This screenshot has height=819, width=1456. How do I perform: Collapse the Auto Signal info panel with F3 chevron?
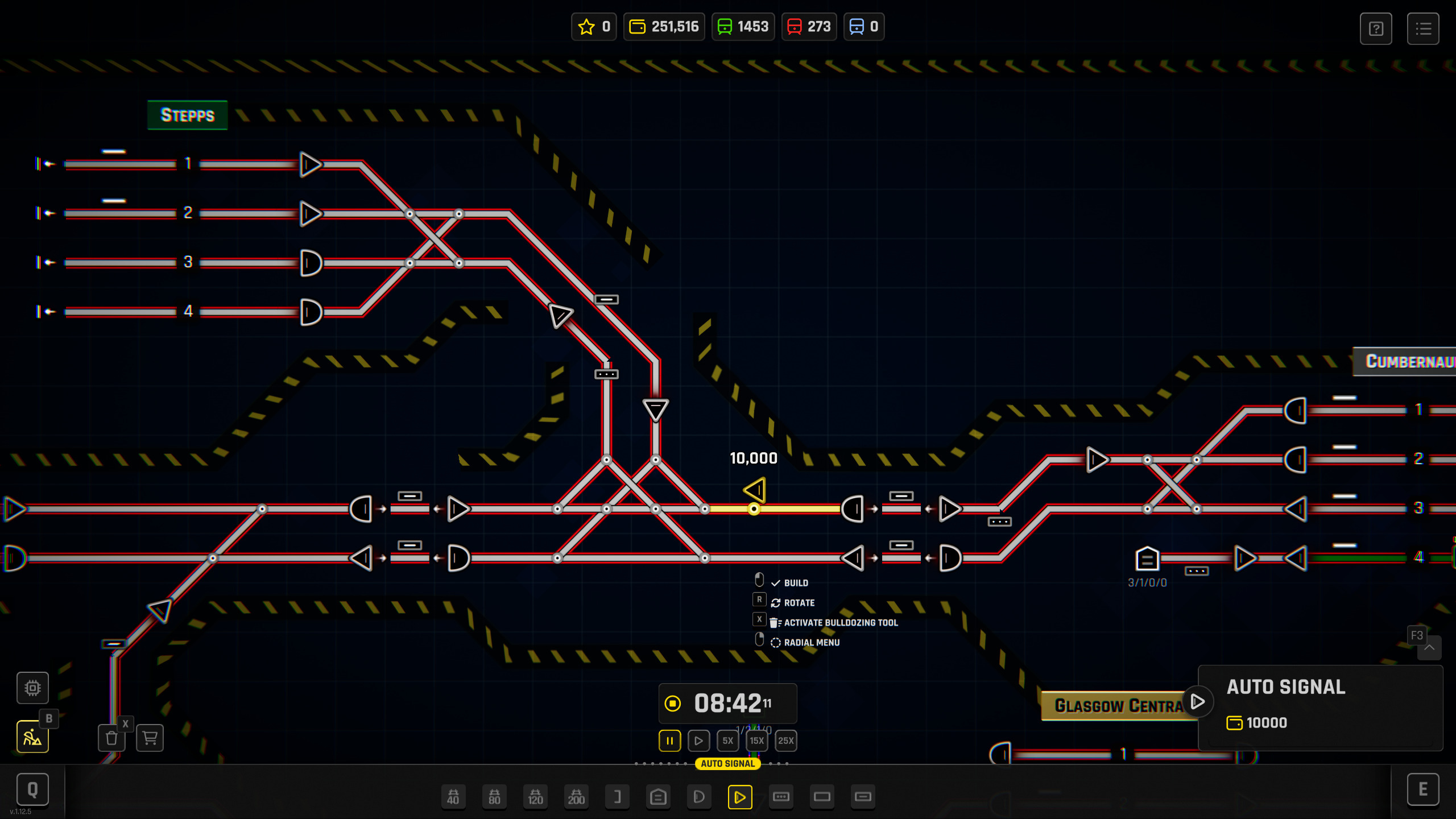(x=1429, y=648)
